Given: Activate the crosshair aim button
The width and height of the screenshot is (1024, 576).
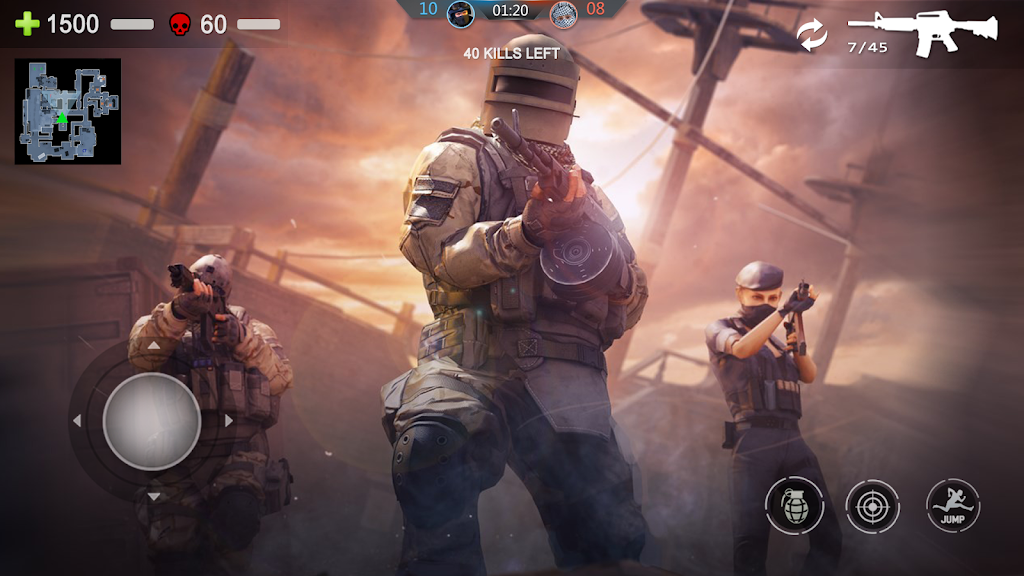Looking at the screenshot, I should [x=873, y=505].
